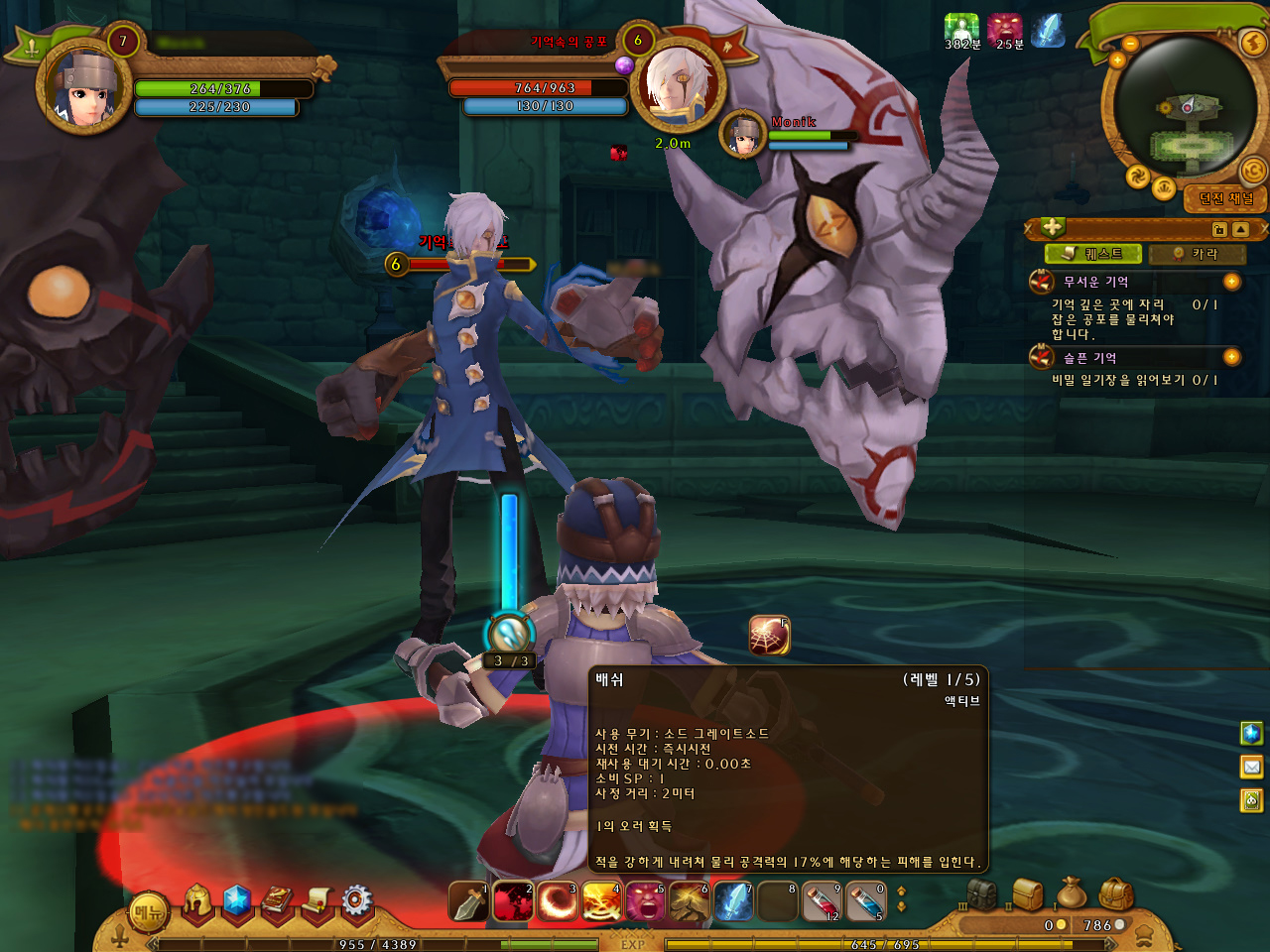This screenshot has width=1270, height=952.
Task: Open the gear settings icon
Action: point(357,900)
